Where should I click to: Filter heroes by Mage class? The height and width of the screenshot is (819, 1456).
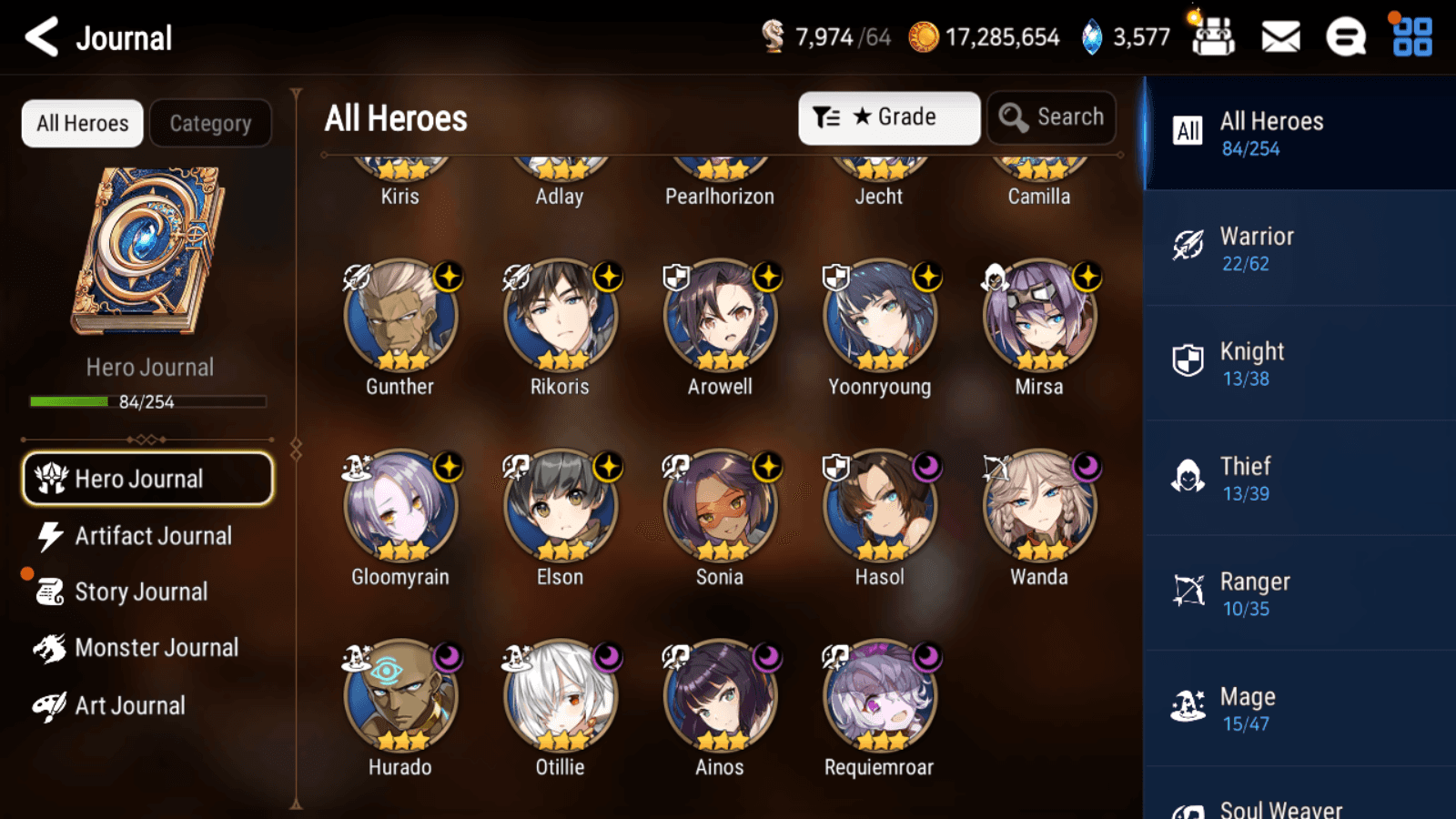[1299, 709]
